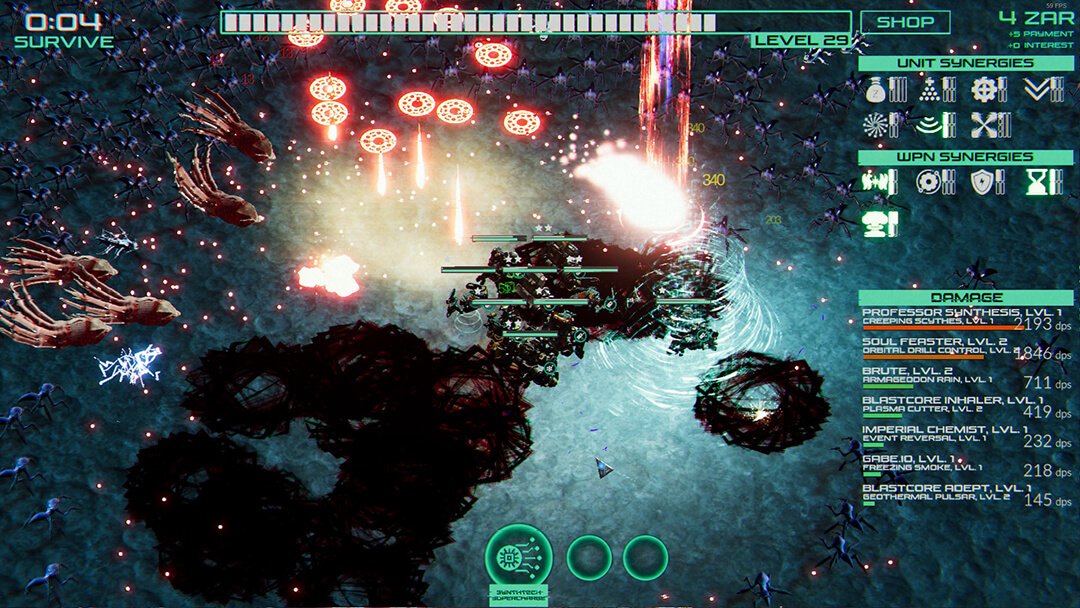Select the gear crosshair unit synergy icon

coord(984,90)
